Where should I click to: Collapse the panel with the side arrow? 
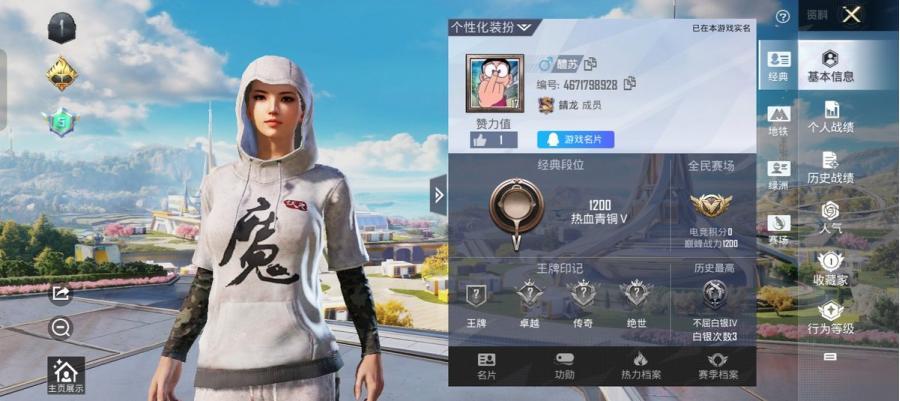click(x=438, y=194)
